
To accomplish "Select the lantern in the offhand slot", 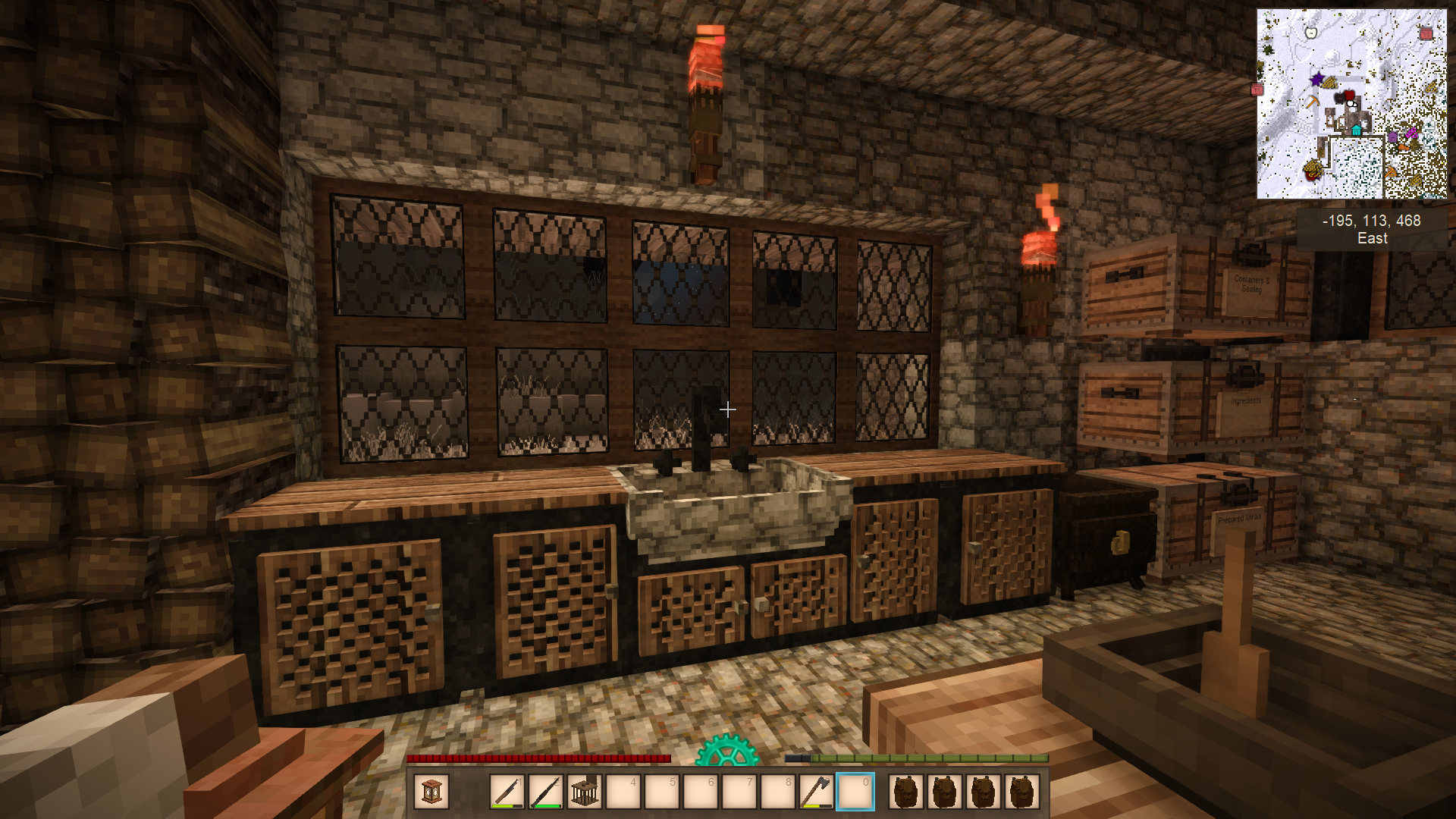I will (x=431, y=792).
